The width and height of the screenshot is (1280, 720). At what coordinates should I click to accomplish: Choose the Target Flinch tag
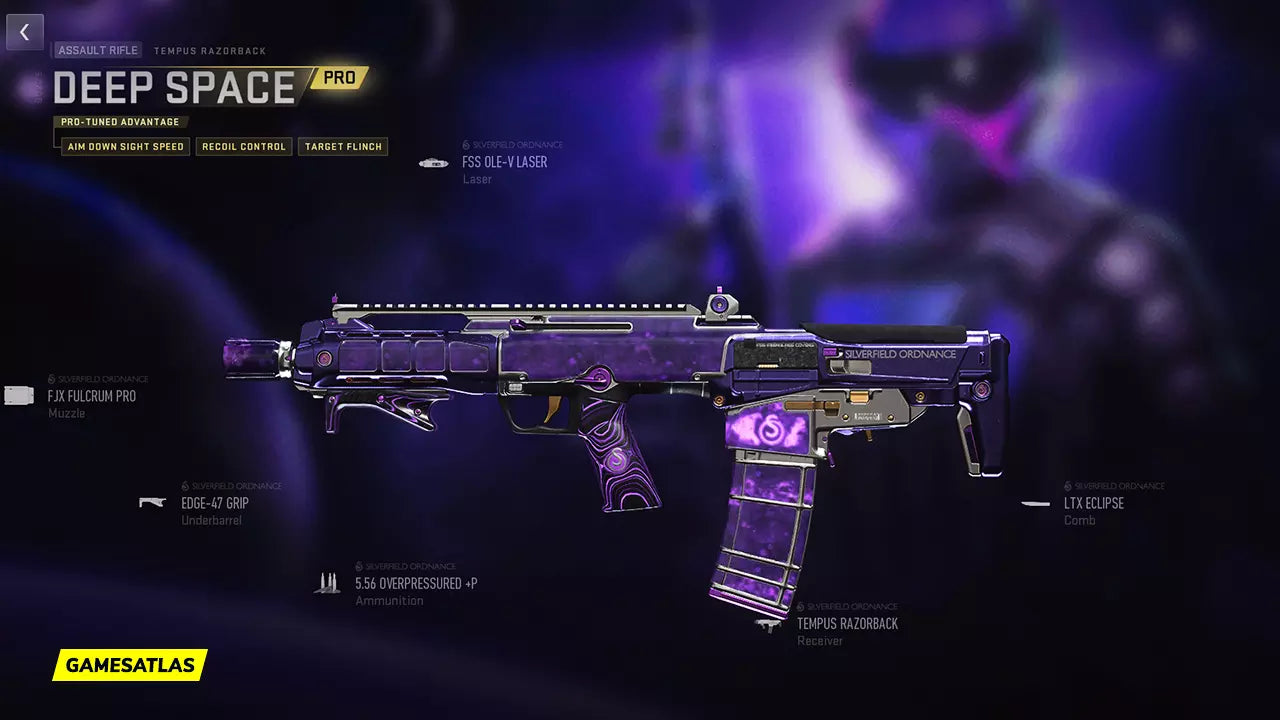tap(343, 146)
